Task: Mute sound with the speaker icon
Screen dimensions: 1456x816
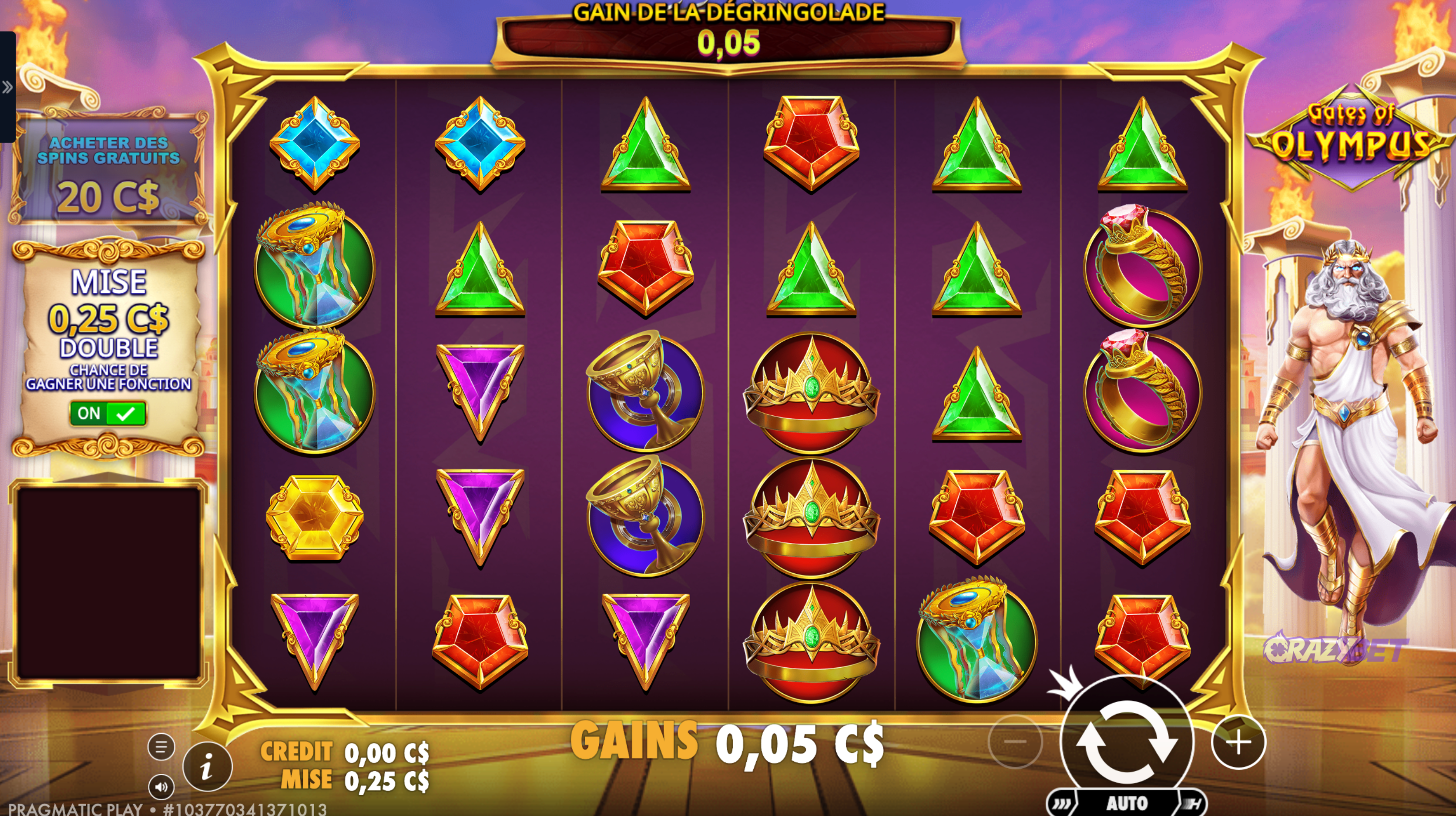Action: (161, 786)
